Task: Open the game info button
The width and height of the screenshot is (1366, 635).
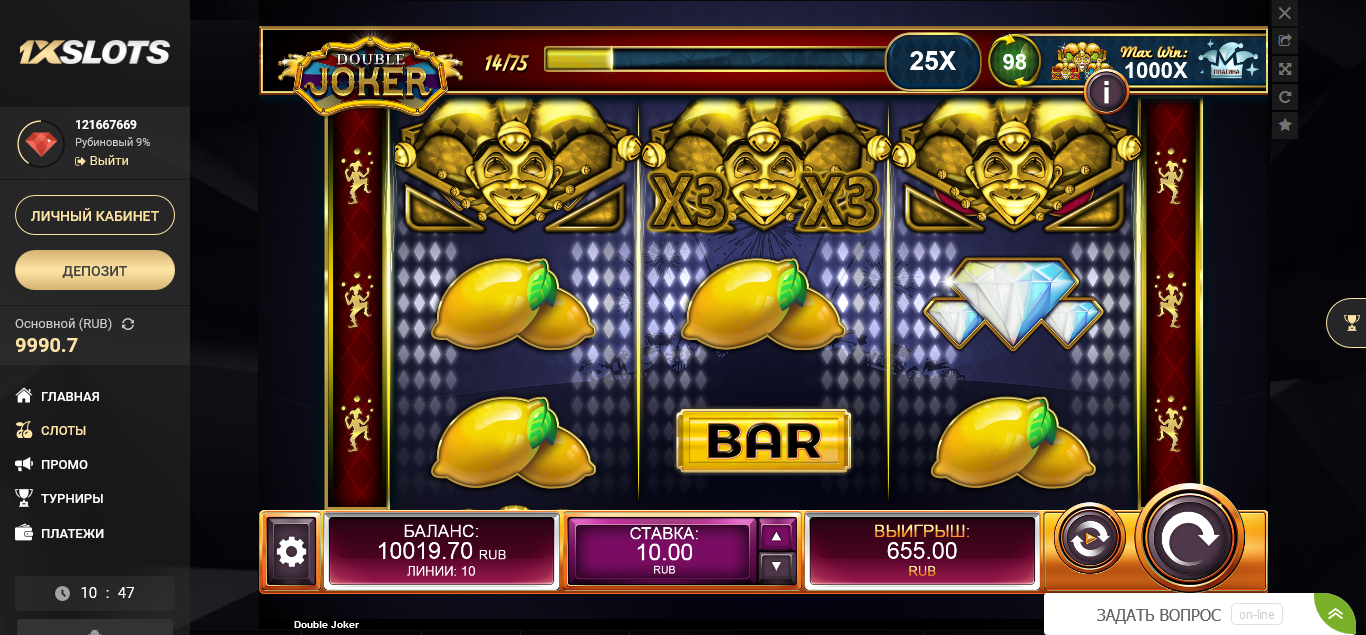Action: click(1106, 92)
